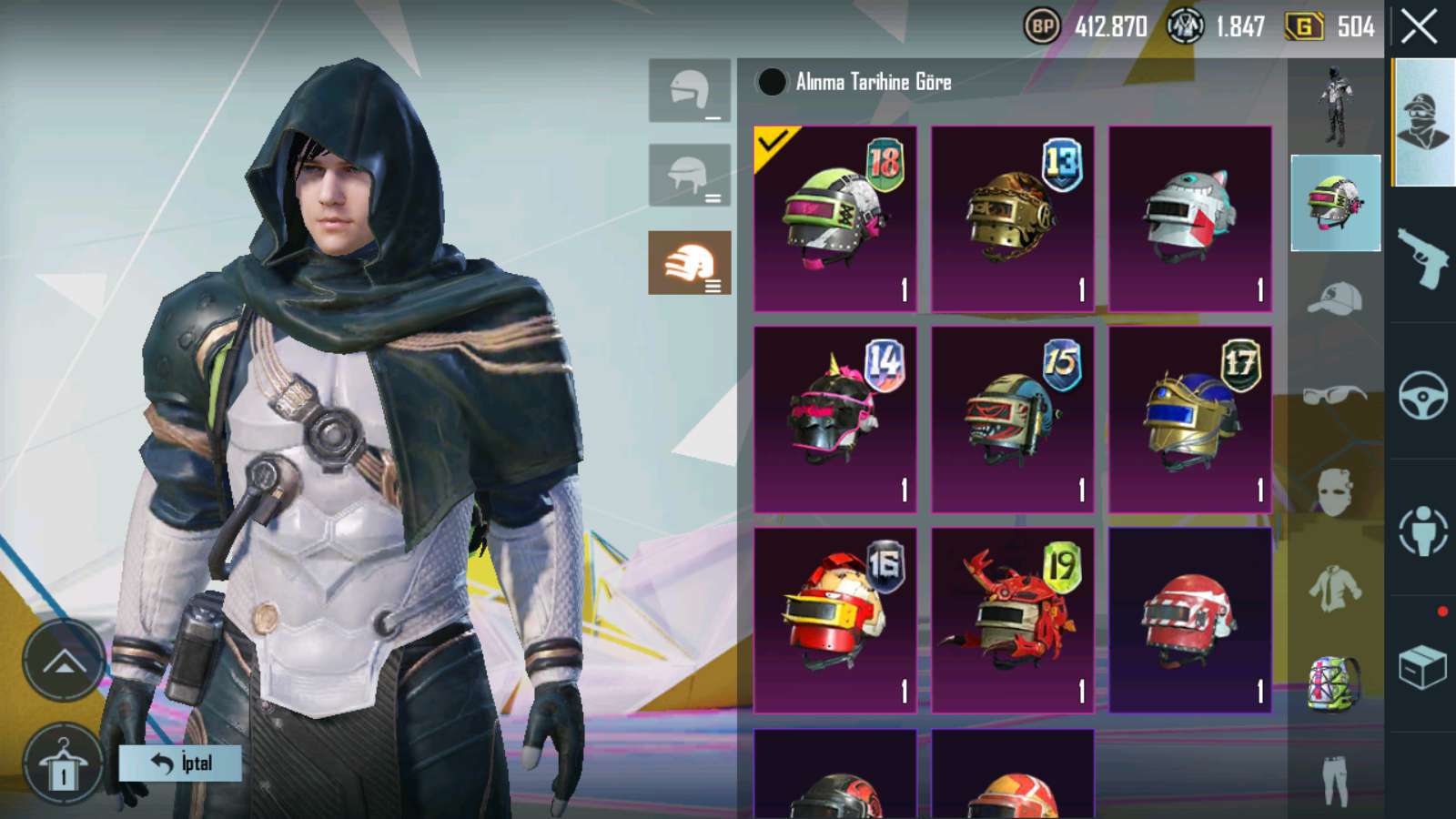
Task: Select the white shark helmet
Action: point(1189,218)
